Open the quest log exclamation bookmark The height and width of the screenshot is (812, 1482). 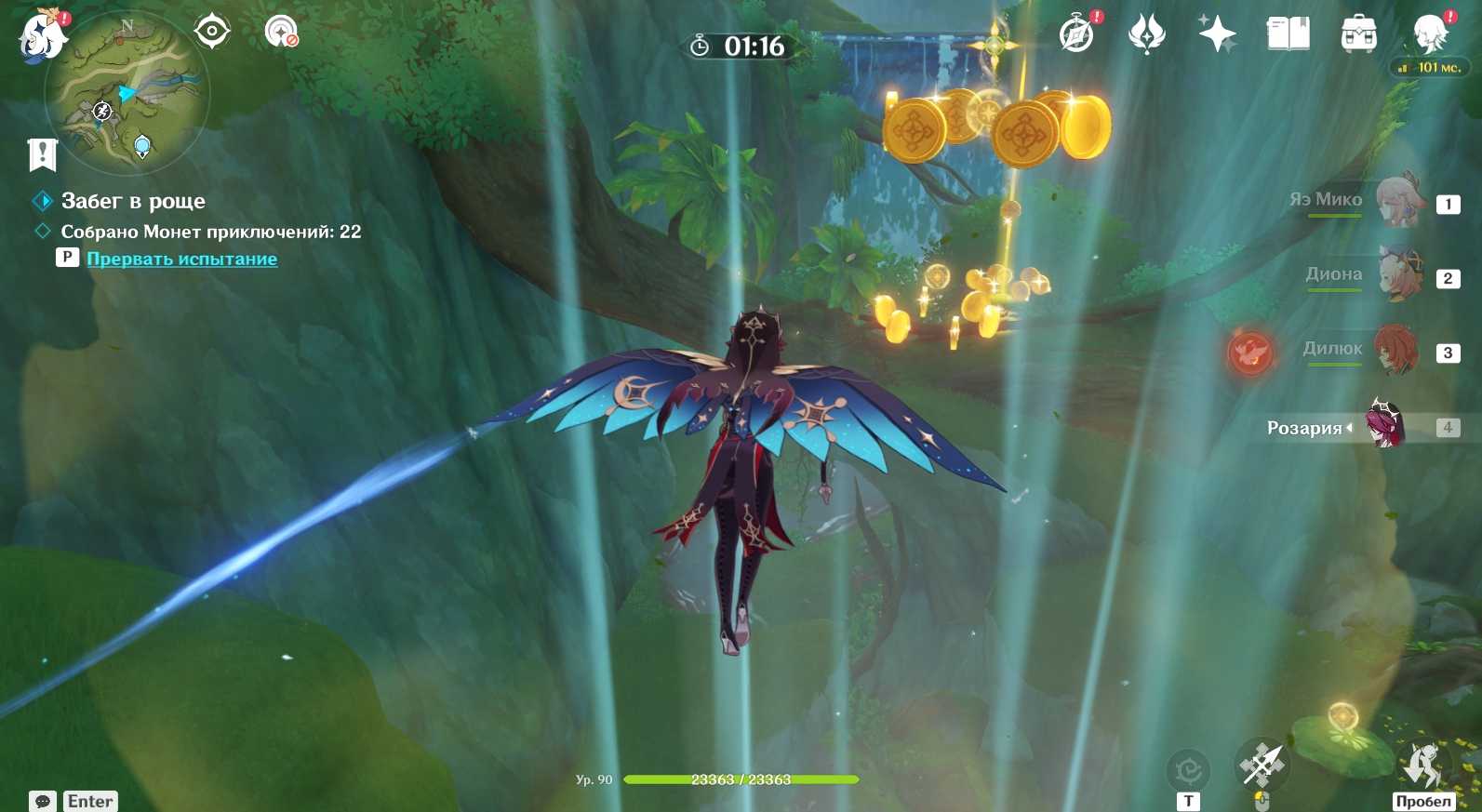[43, 154]
